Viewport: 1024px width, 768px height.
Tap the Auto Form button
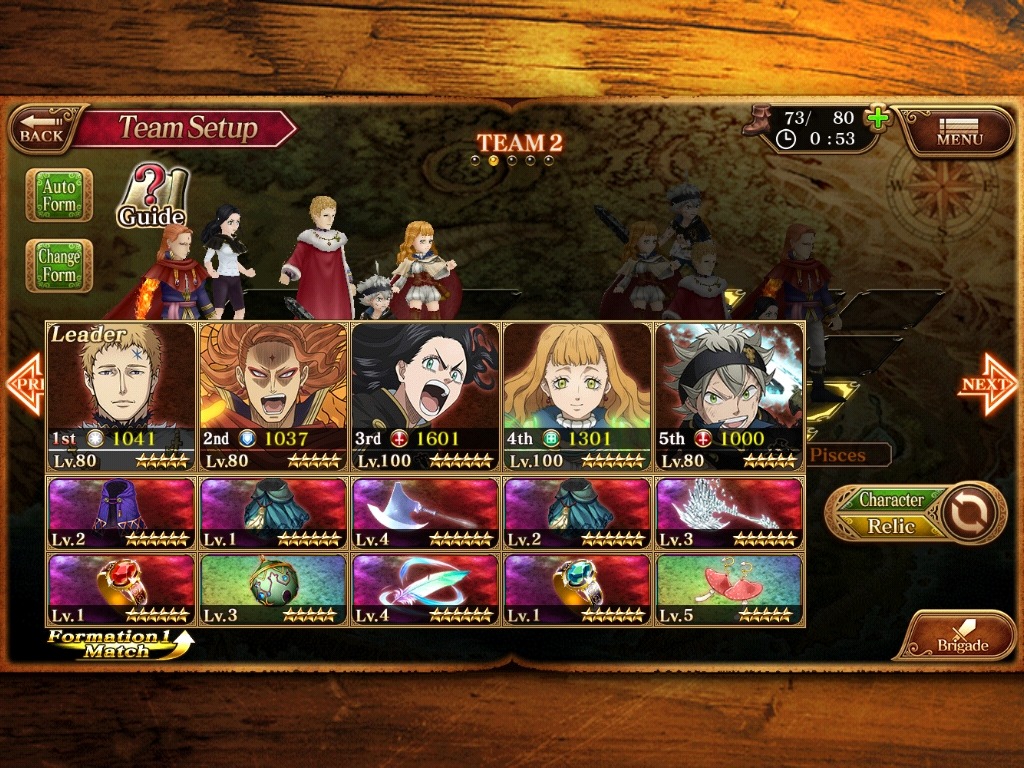59,195
